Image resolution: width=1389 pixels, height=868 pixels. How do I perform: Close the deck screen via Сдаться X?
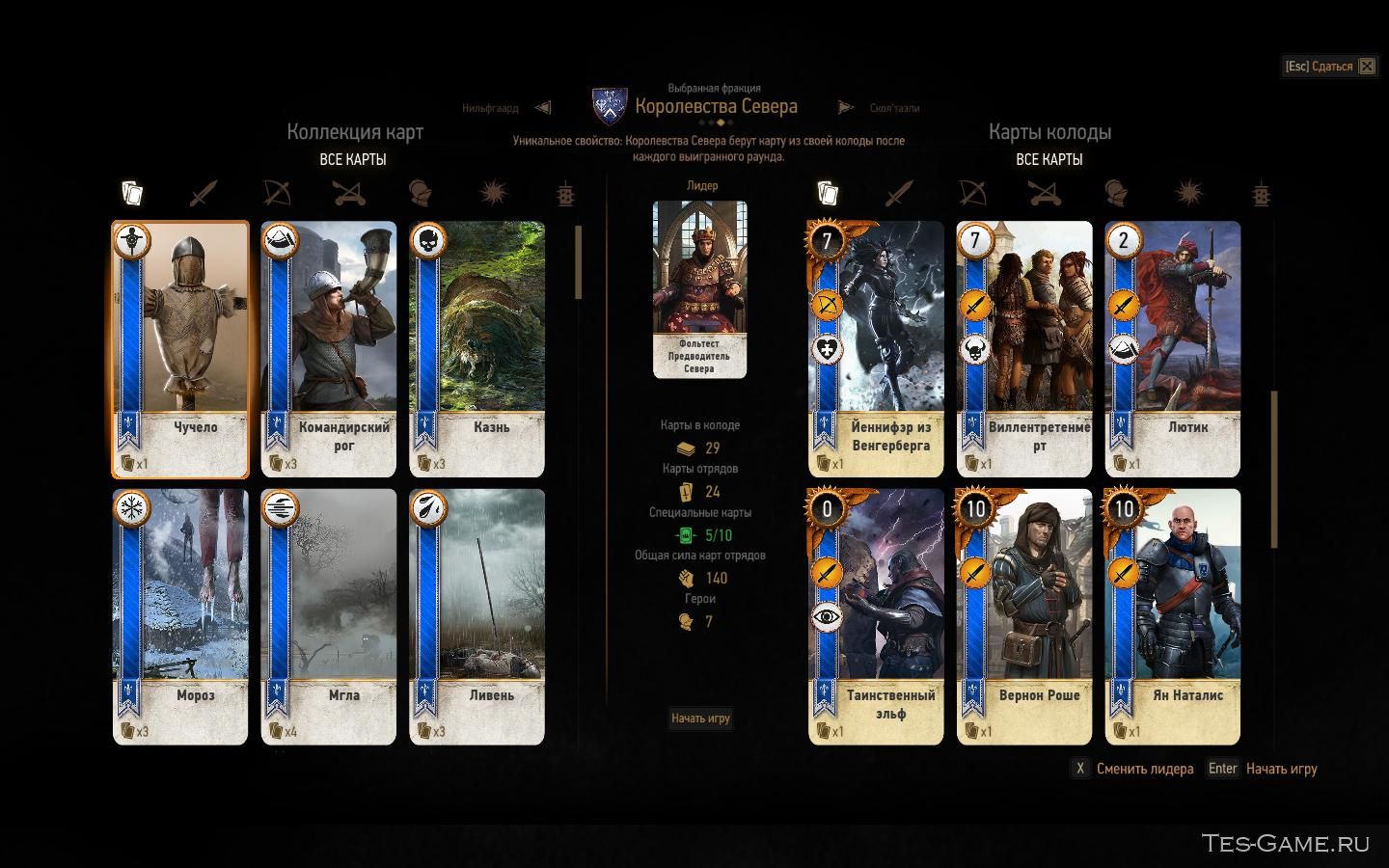coord(1367,67)
